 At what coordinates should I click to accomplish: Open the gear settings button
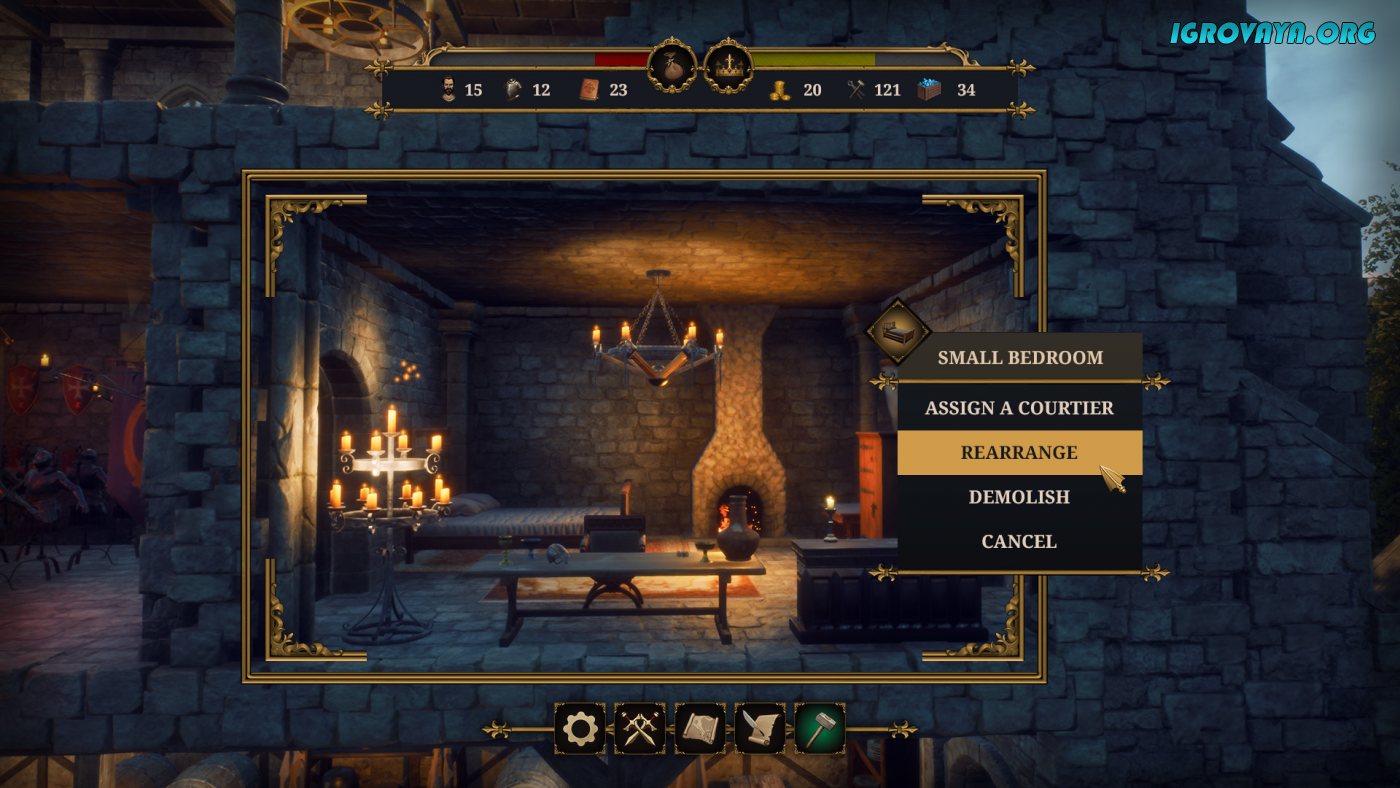pyautogui.click(x=580, y=728)
